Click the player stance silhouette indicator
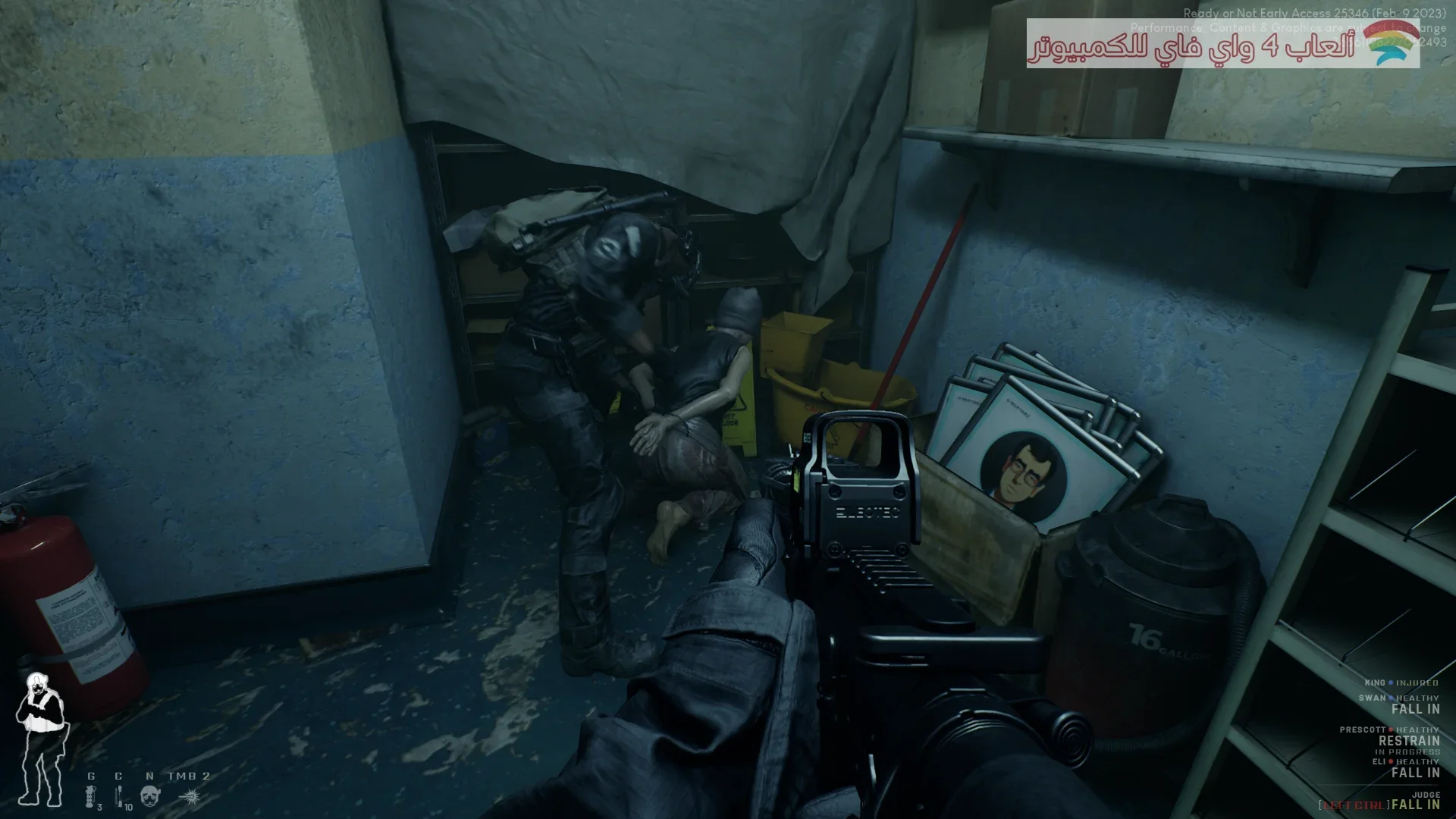This screenshot has height=819, width=1456. pos(41,739)
